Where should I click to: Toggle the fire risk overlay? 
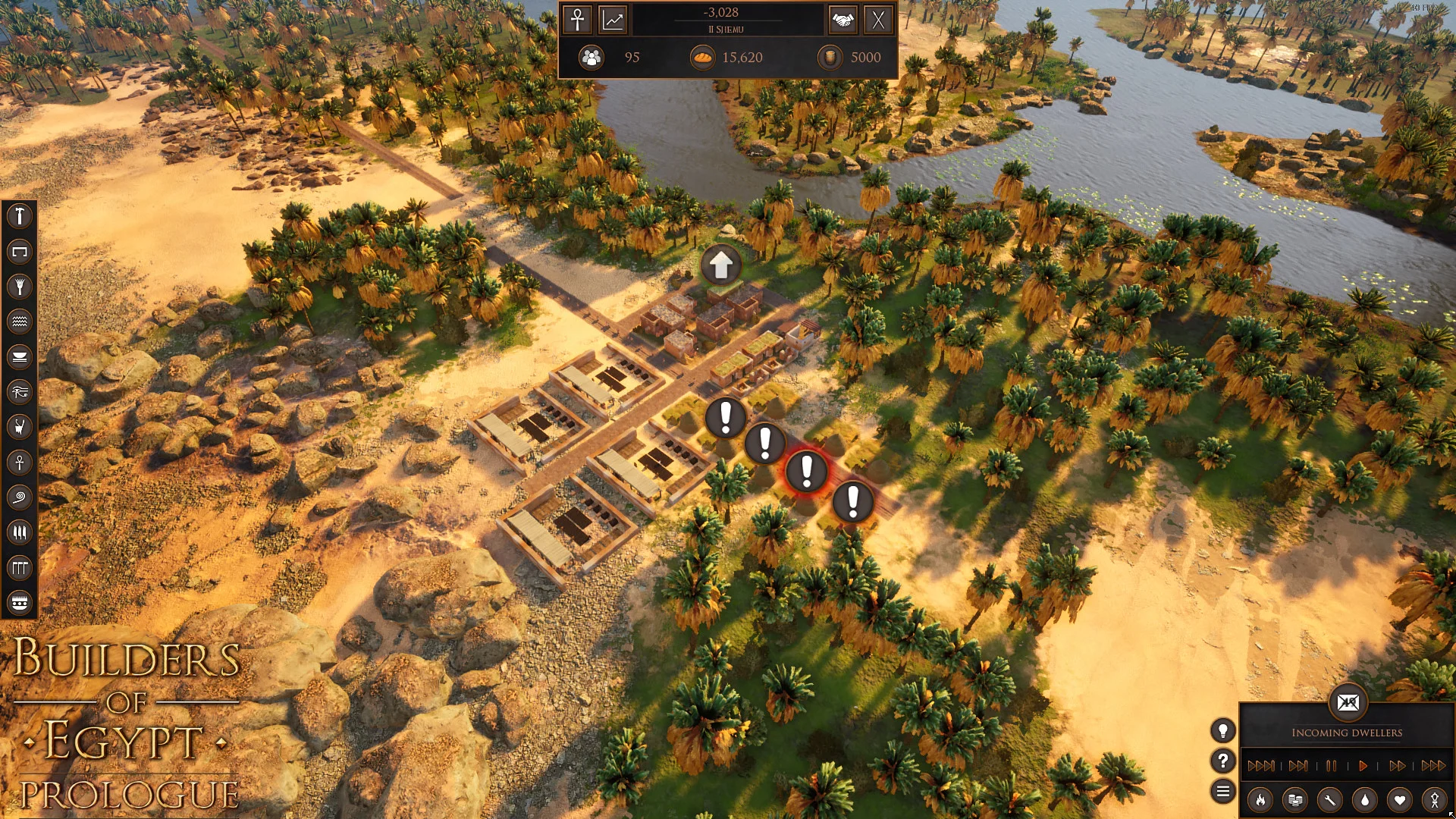[x=1261, y=800]
